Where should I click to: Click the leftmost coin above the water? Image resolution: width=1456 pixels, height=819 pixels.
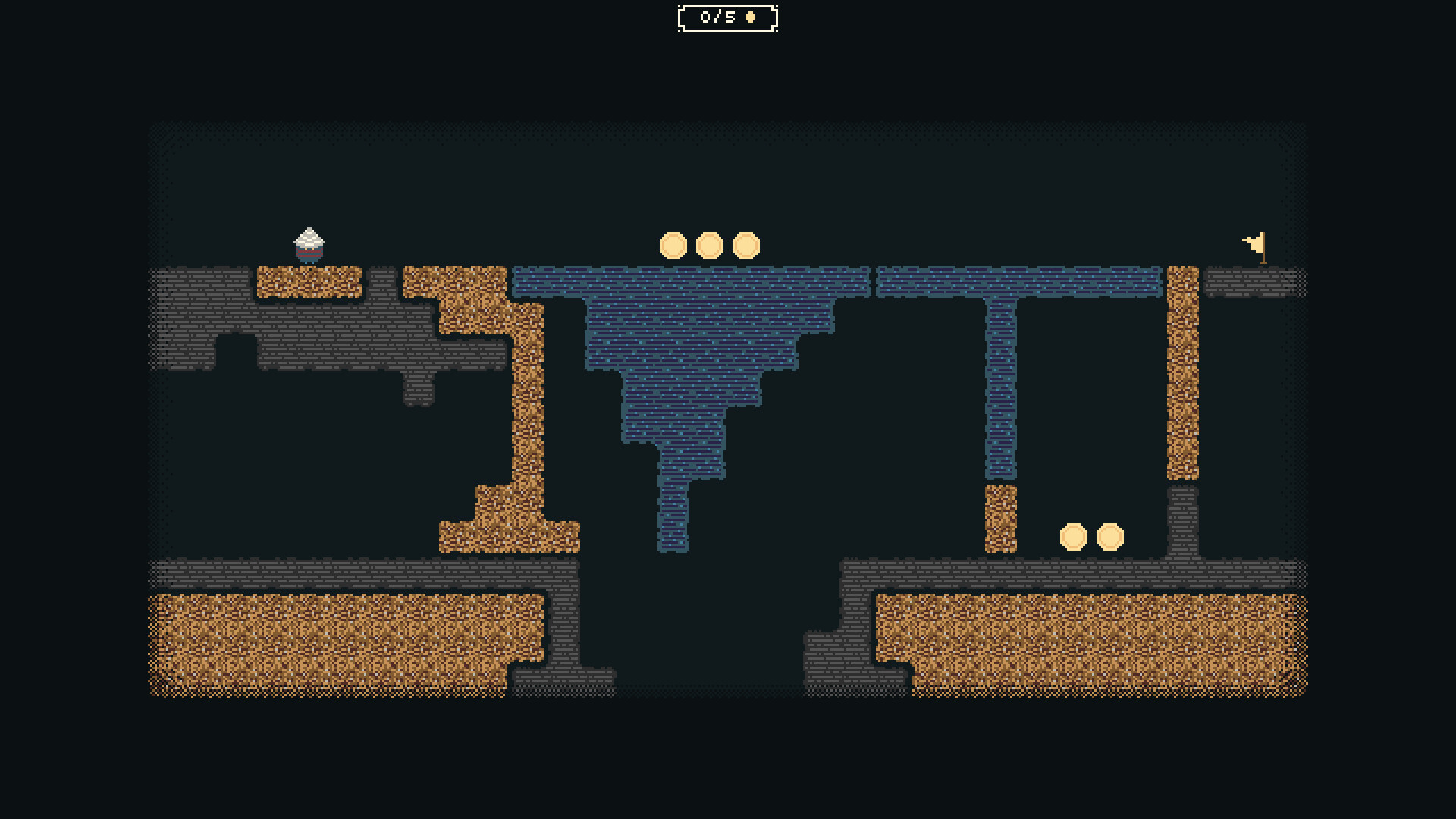click(x=674, y=246)
